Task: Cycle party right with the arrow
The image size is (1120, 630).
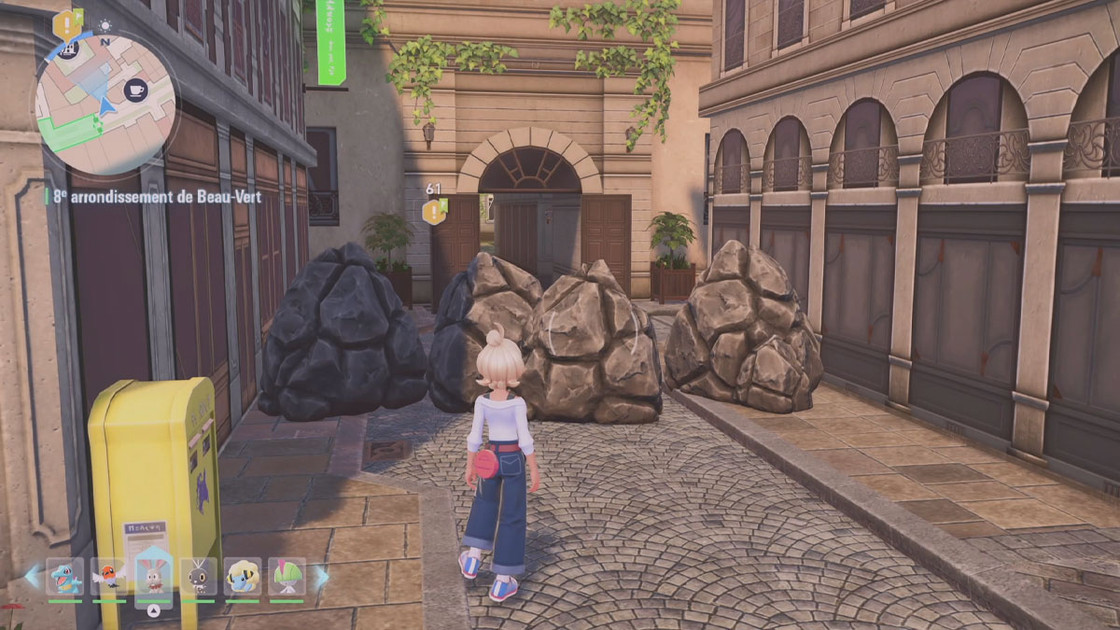Action: (321, 577)
